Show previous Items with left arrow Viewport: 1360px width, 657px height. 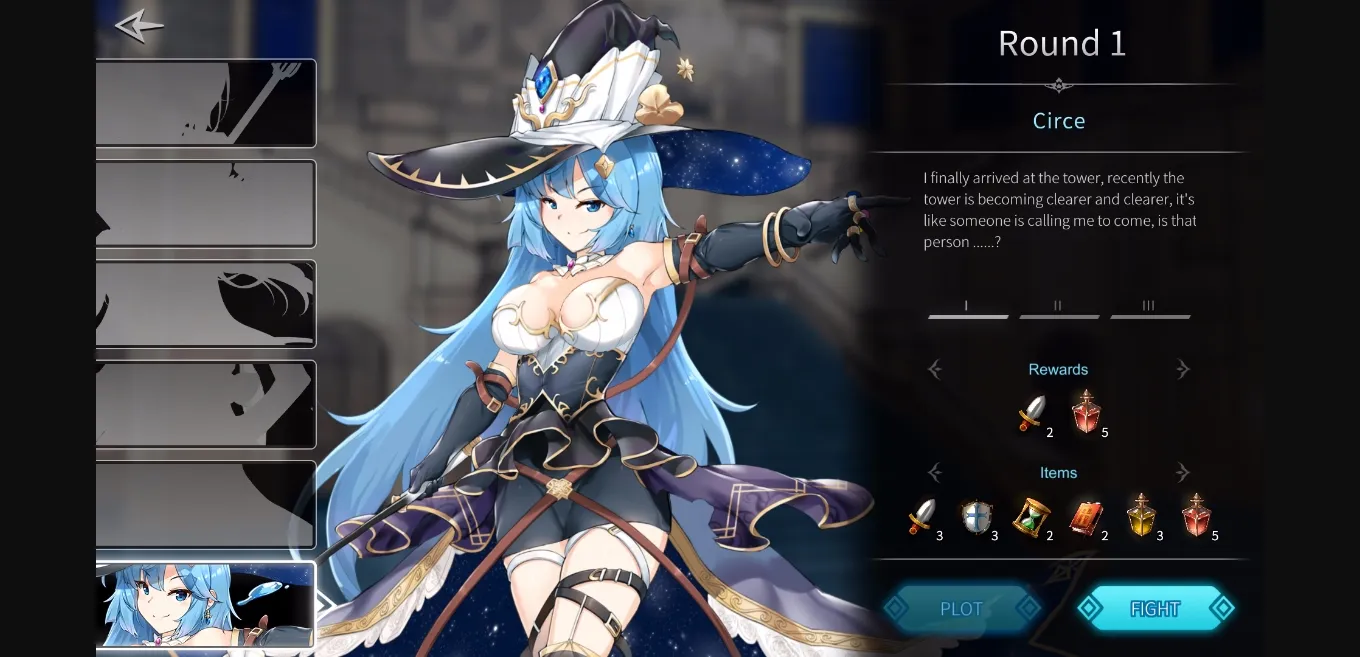point(935,473)
